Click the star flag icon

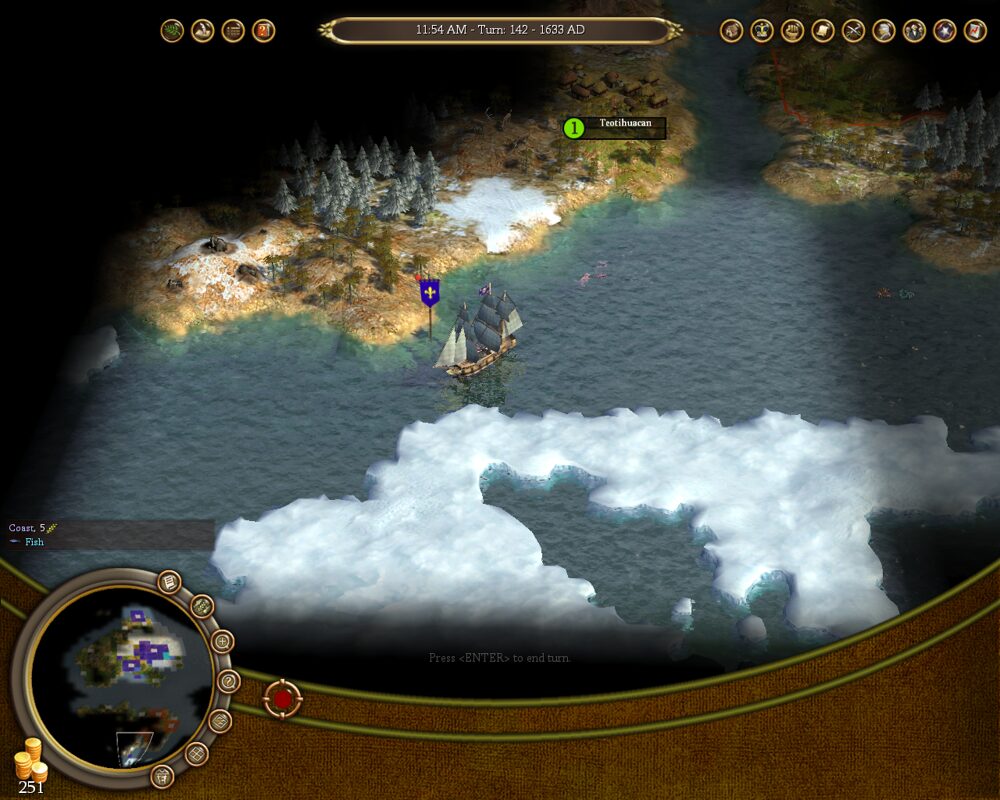coord(945,31)
